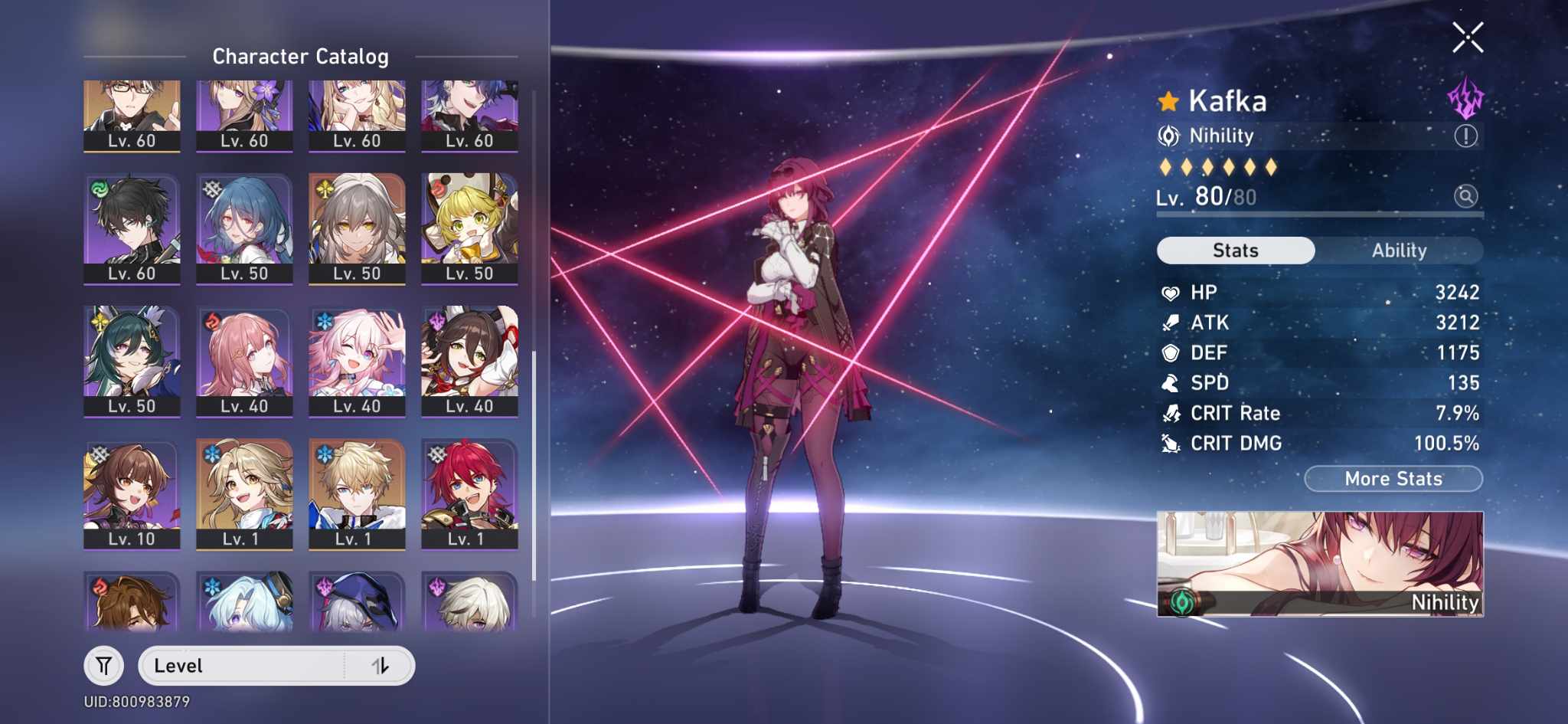Image resolution: width=1568 pixels, height=724 pixels.
Task: Open More Stats
Action: [x=1393, y=478]
